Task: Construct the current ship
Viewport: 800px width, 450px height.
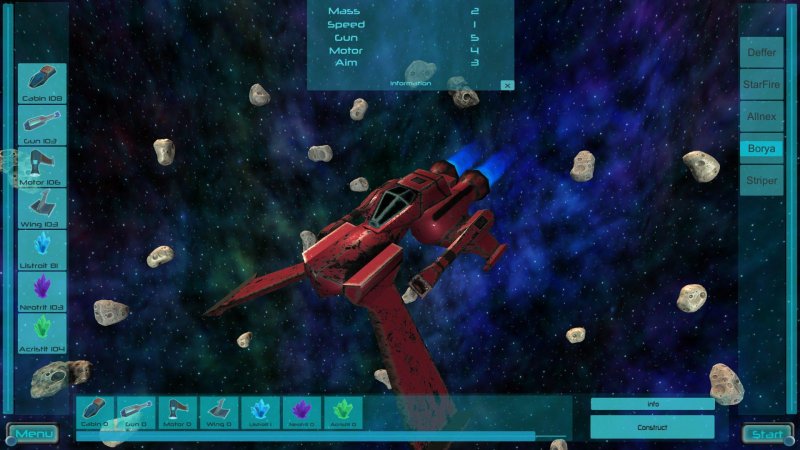Action: click(x=652, y=427)
